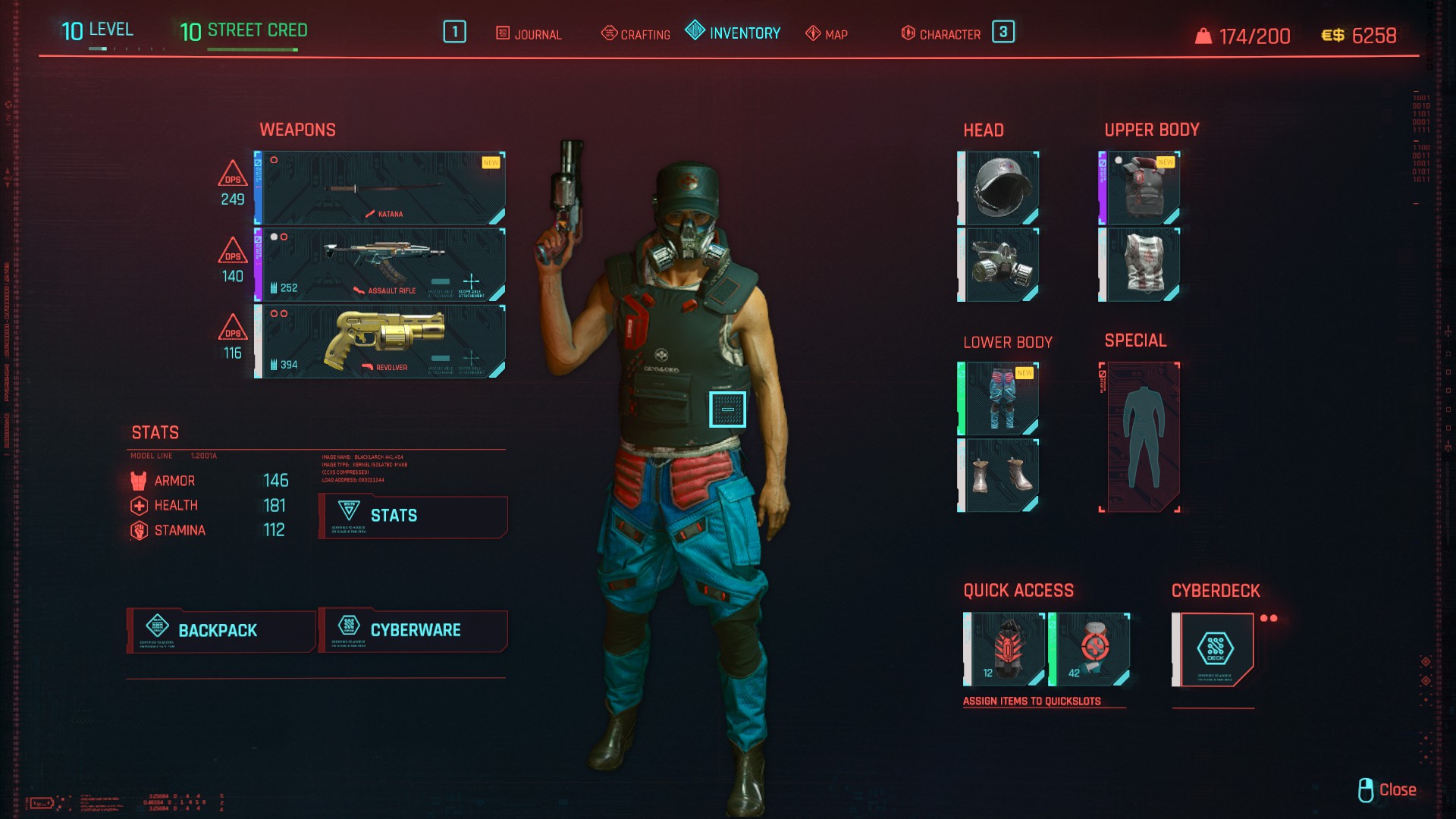The height and width of the screenshot is (819, 1456).
Task: Select the gold Revolver weapon slot
Action: pyautogui.click(x=381, y=341)
